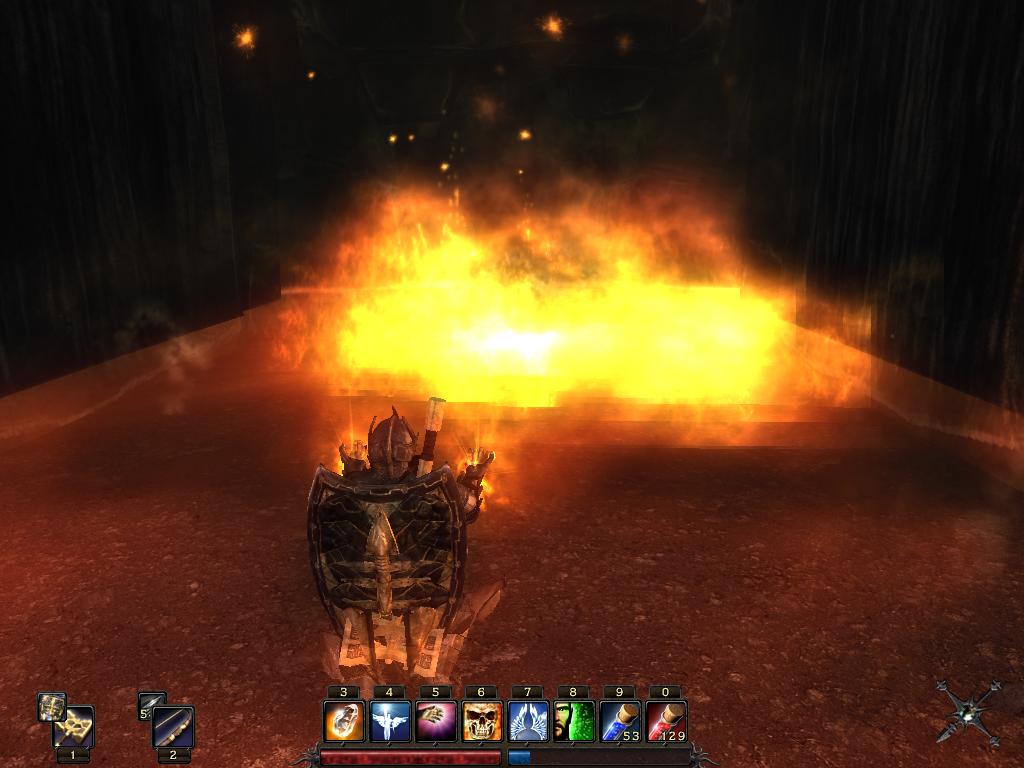Use the red health potion
The image size is (1024, 768).
pyautogui.click(x=666, y=721)
